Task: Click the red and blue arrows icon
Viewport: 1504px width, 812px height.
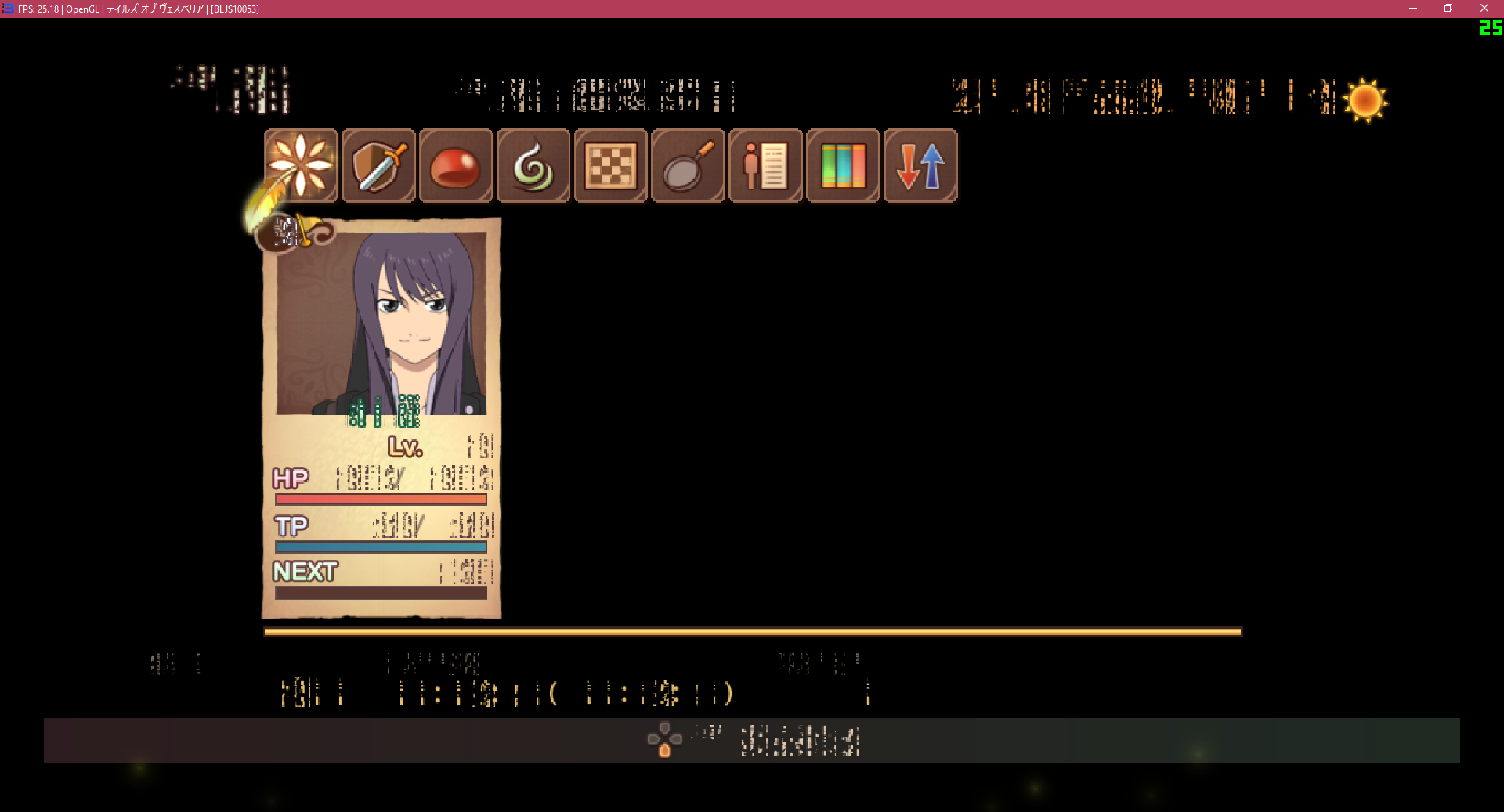Action: (920, 166)
